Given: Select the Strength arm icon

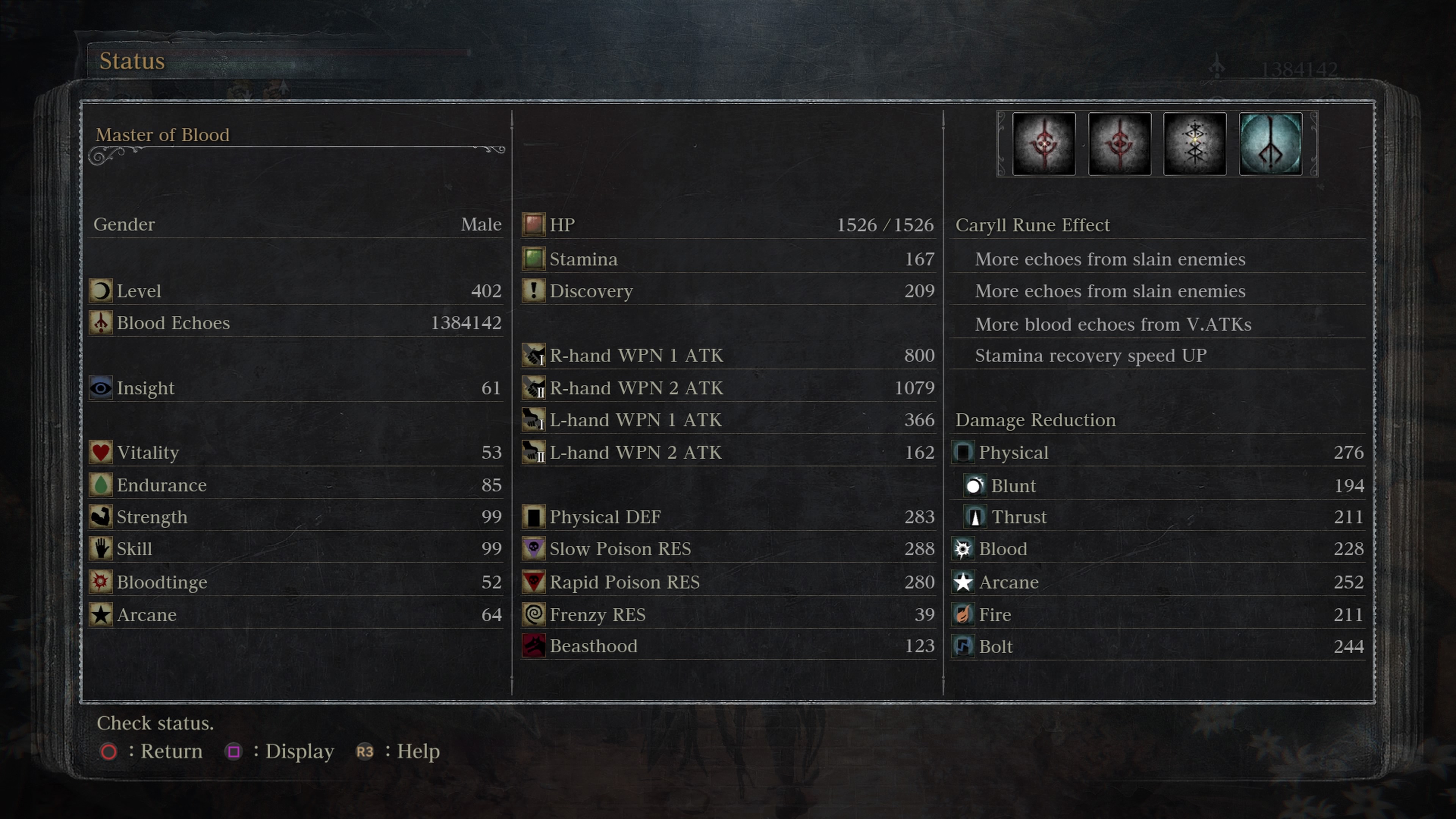Looking at the screenshot, I should point(100,516).
